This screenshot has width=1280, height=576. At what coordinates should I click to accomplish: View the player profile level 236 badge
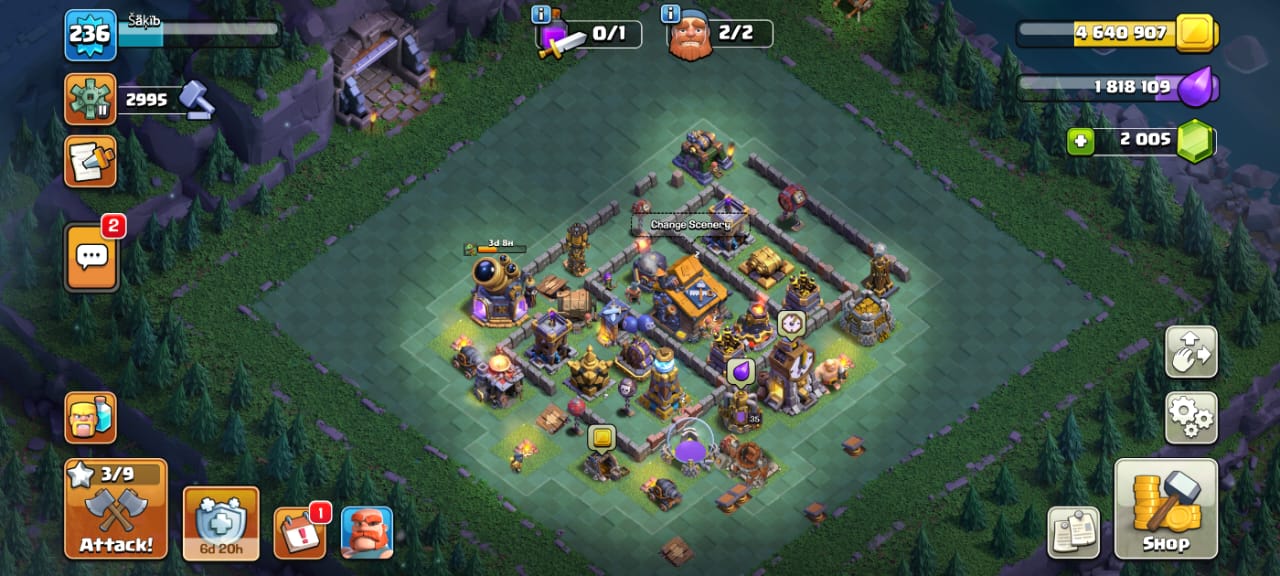(x=91, y=35)
